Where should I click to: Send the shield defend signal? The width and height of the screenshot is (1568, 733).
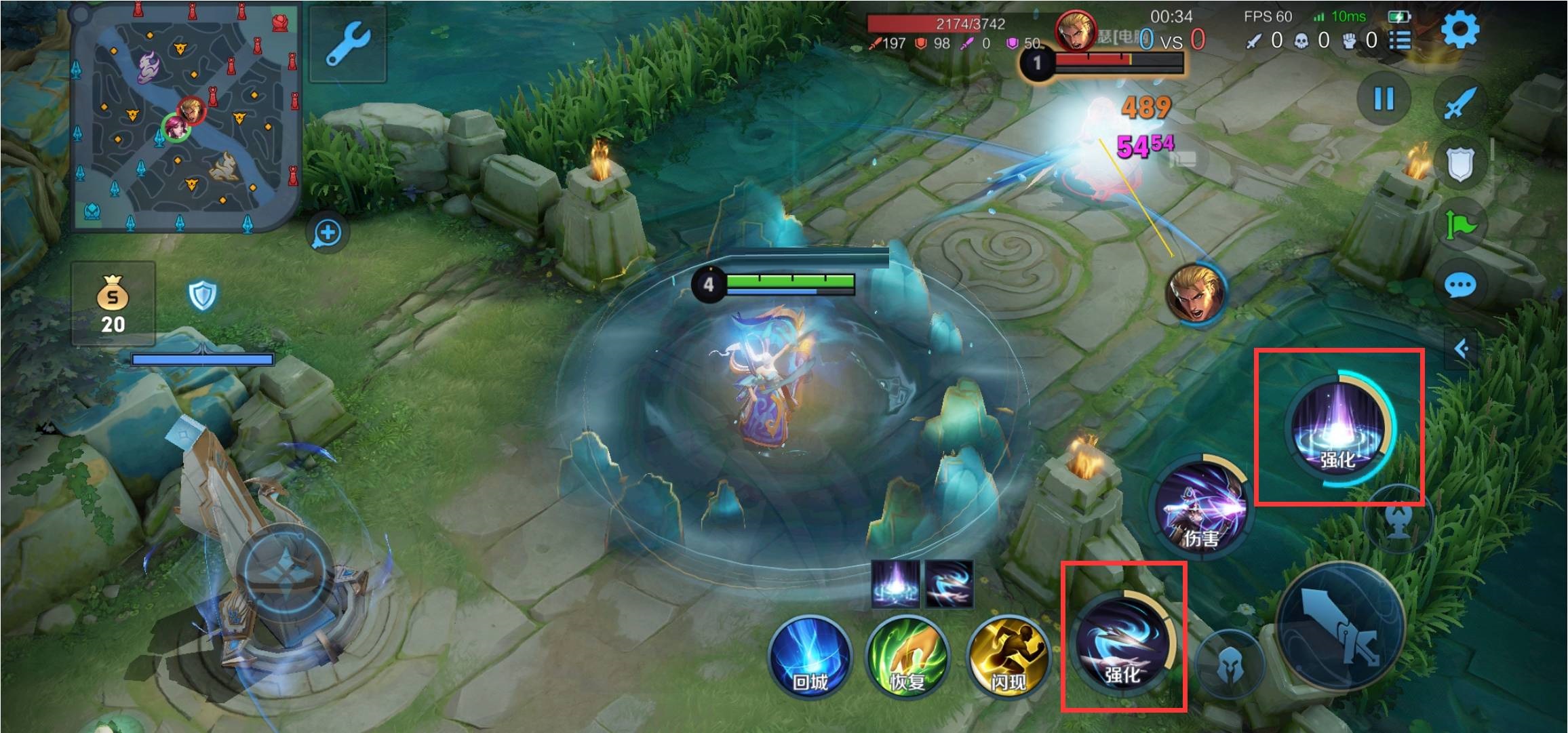tap(1459, 163)
